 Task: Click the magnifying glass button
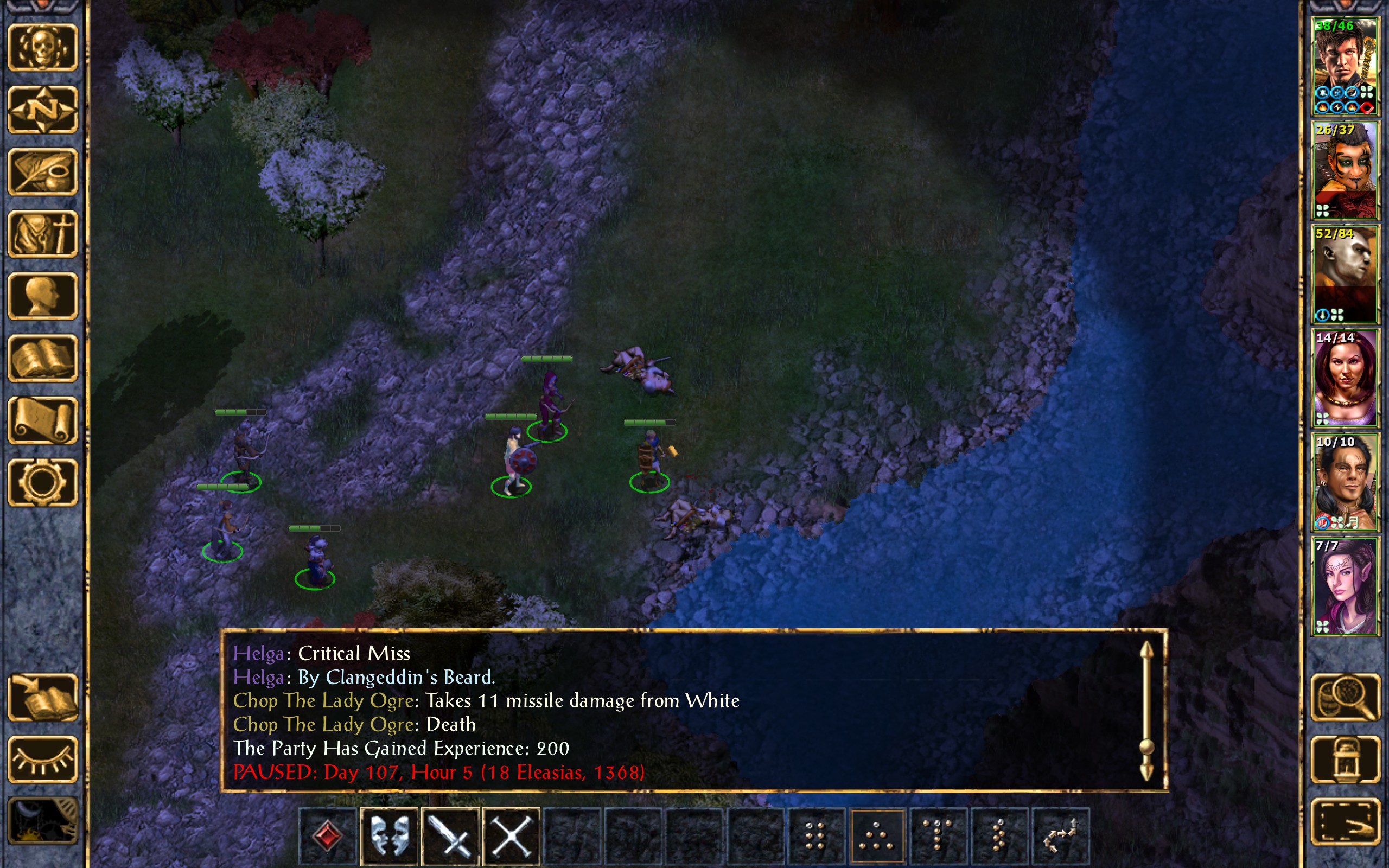[x=1345, y=697]
